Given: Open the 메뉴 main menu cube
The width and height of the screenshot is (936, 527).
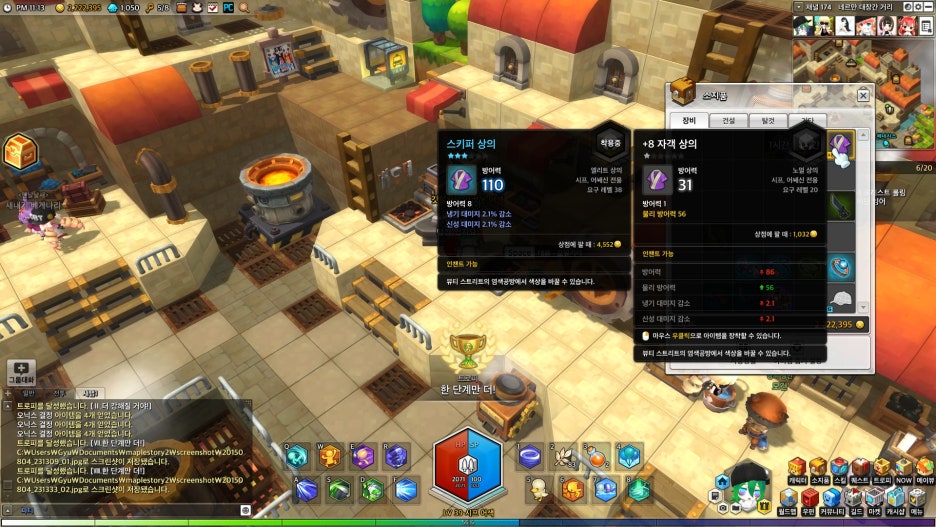Looking at the screenshot, I should [917, 502].
